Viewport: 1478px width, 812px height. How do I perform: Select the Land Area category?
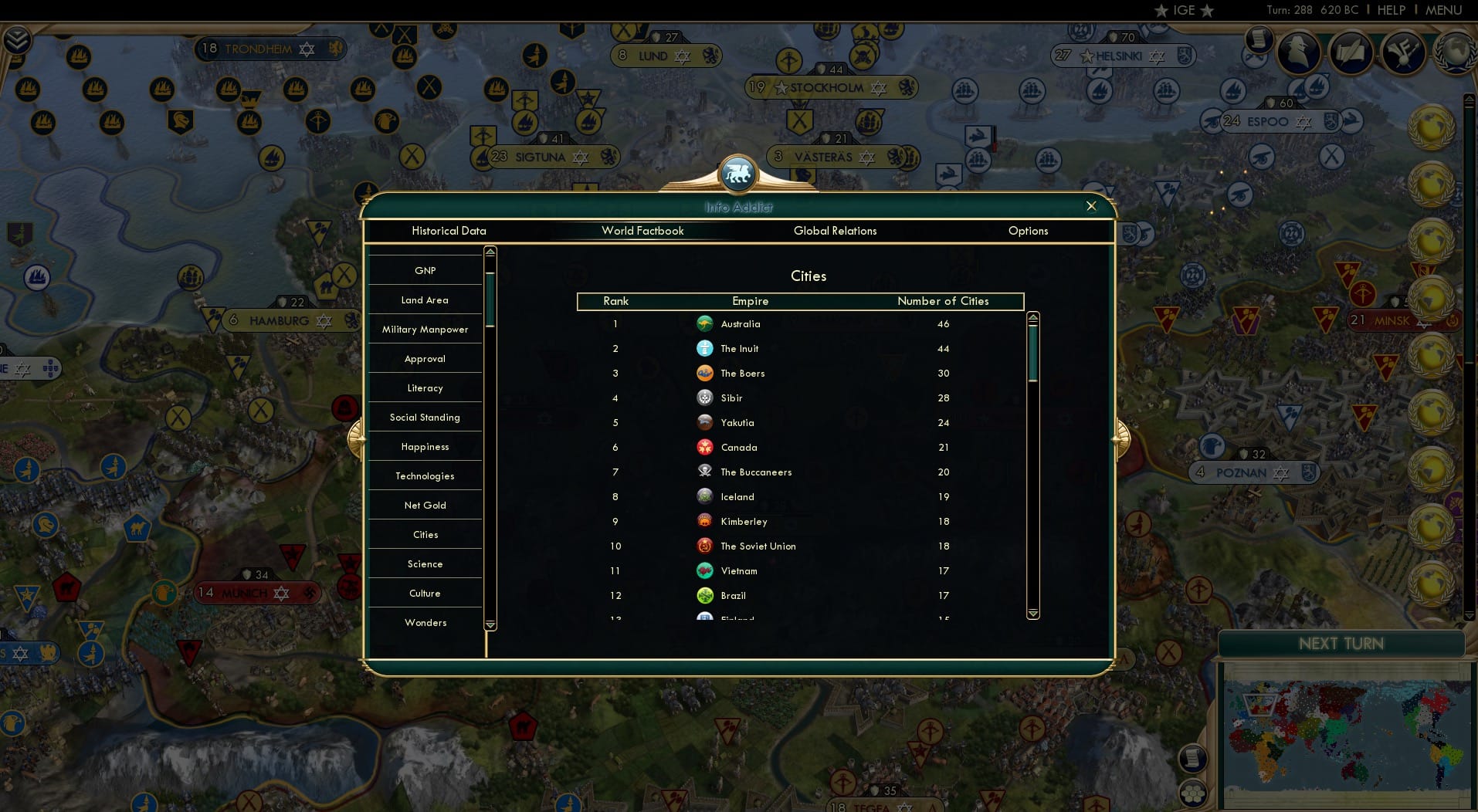click(x=424, y=300)
